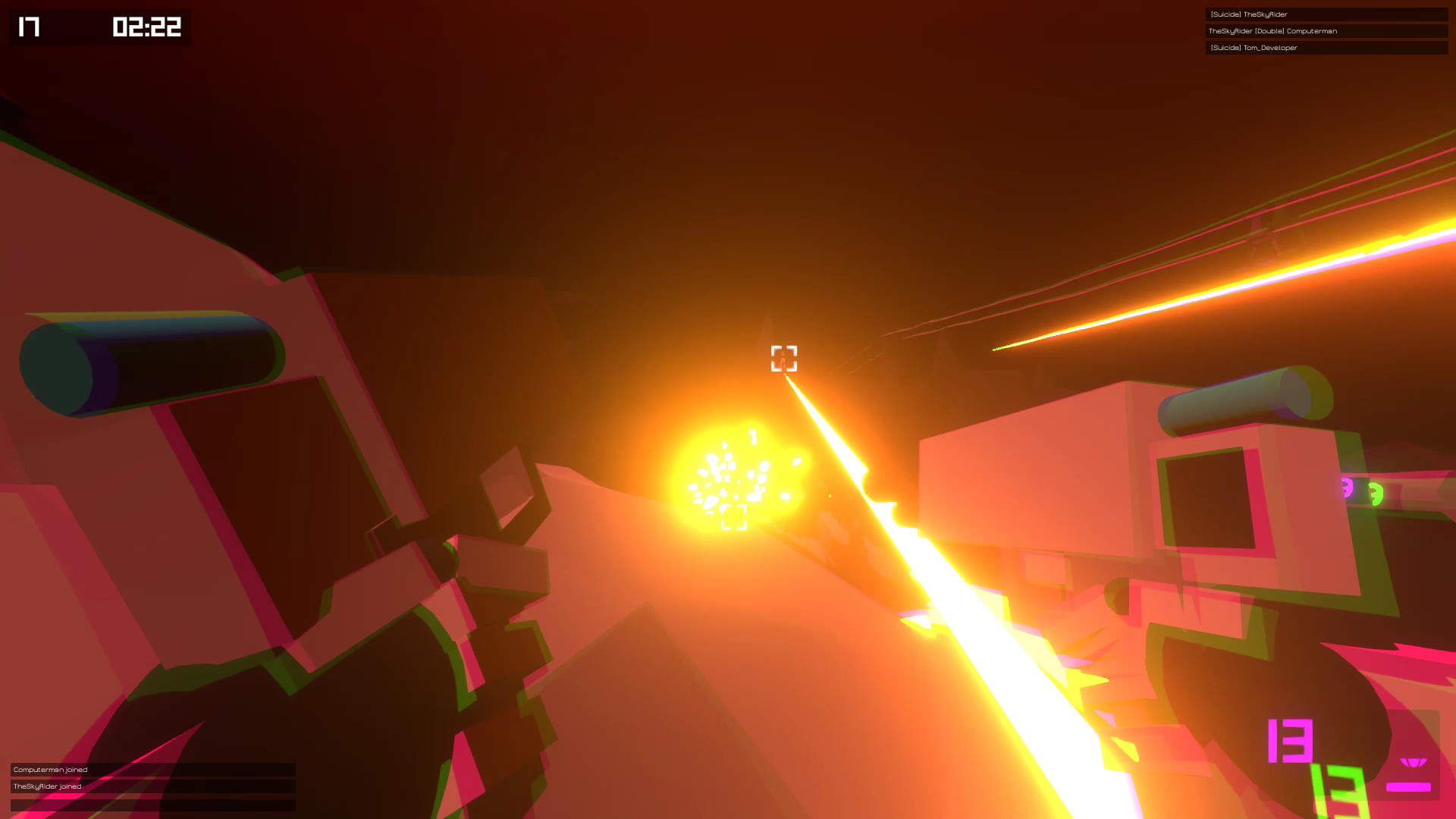
Task: Toggle the "TheSkyRider [Double] Computerman" feed entry
Action: pos(1326,31)
